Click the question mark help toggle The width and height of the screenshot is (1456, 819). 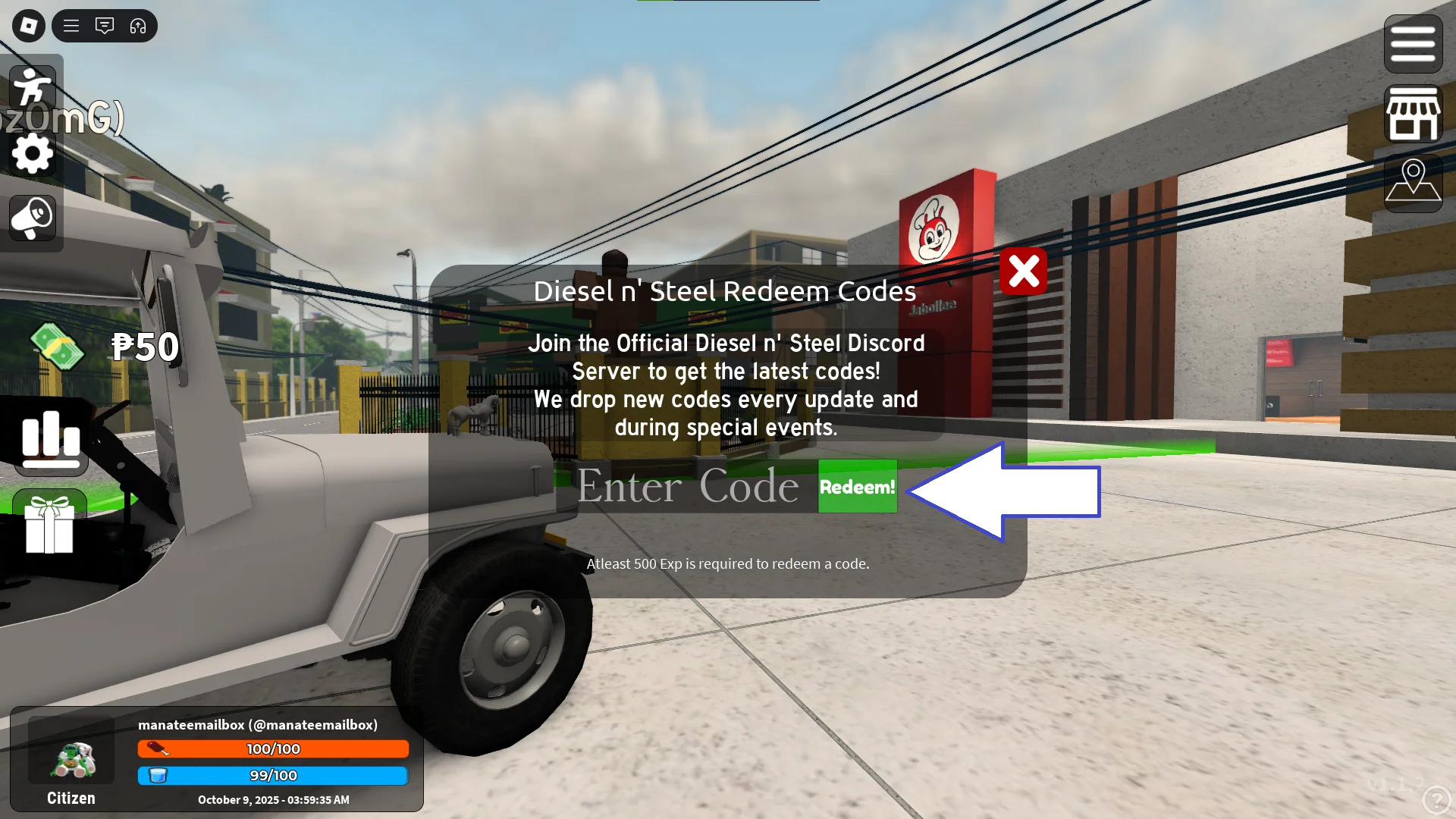[x=1436, y=799]
